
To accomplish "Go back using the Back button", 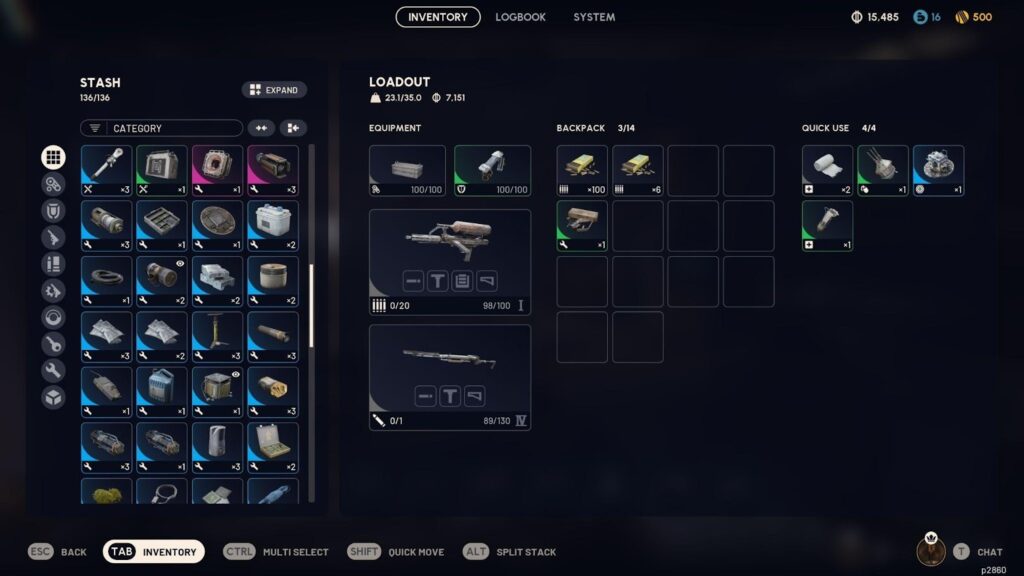I will (58, 552).
